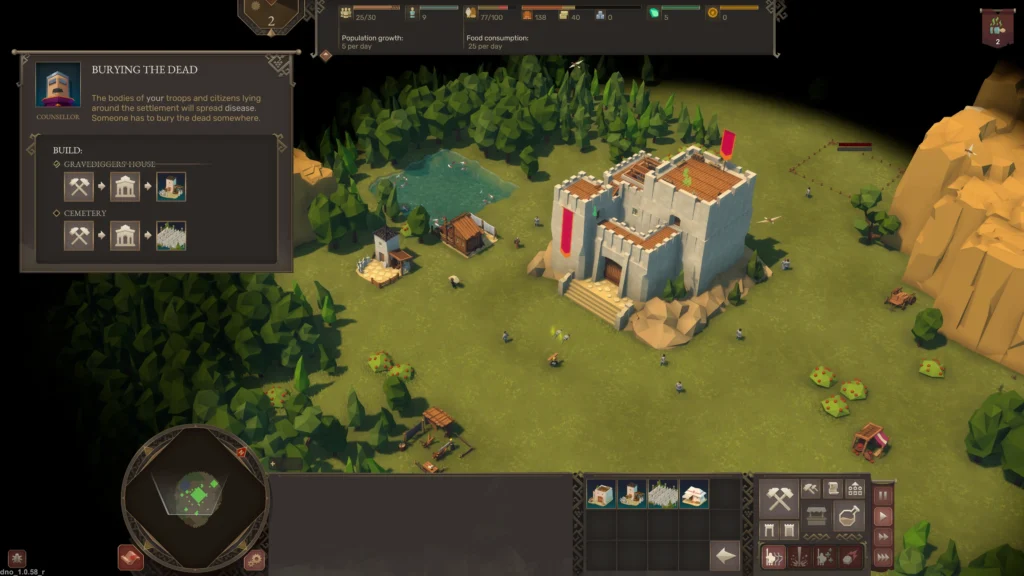Select the cemetery building from the build grid

[x=663, y=493]
